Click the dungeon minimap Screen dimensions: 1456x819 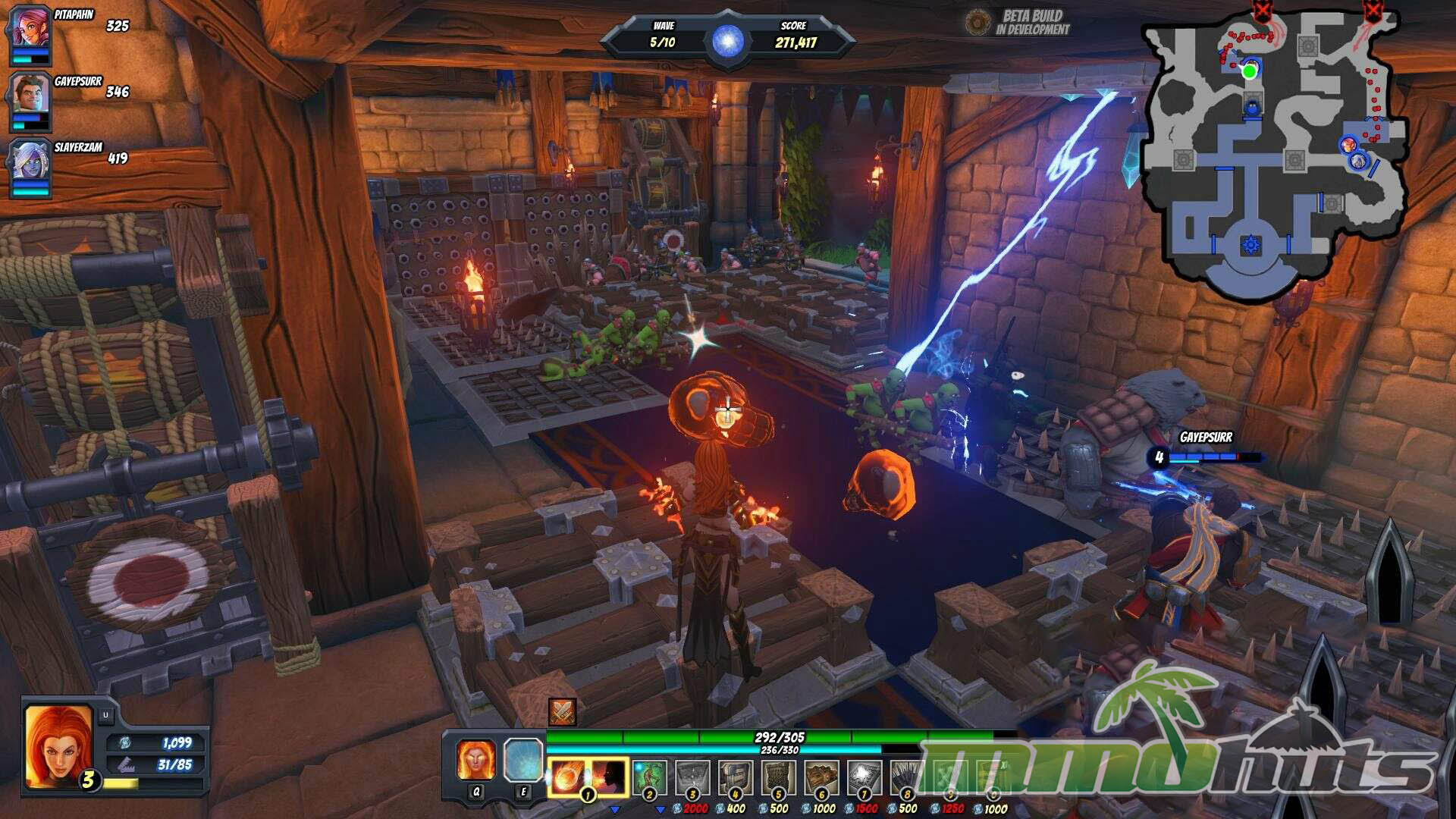coord(1274,152)
